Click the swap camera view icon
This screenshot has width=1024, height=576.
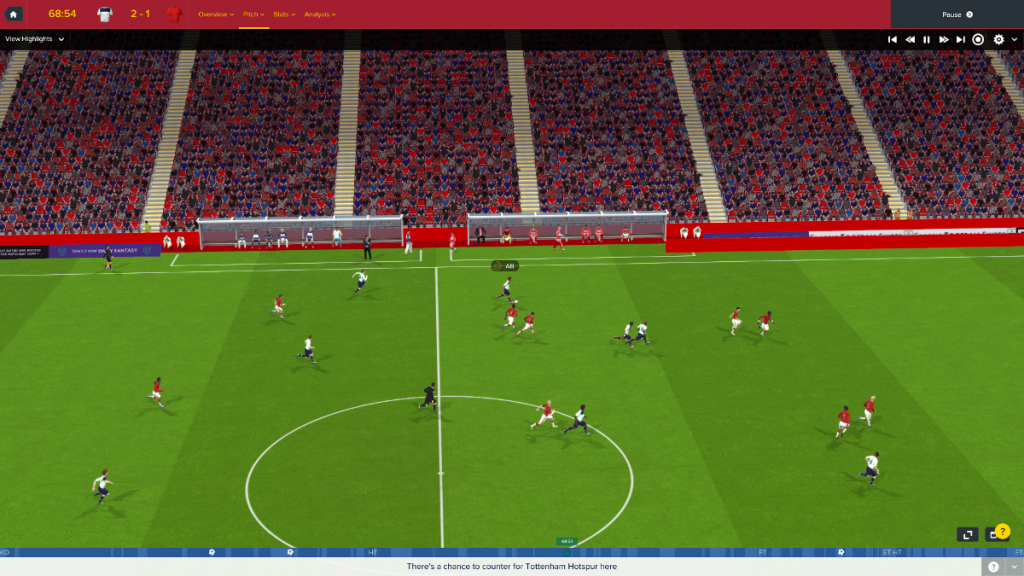point(968,535)
